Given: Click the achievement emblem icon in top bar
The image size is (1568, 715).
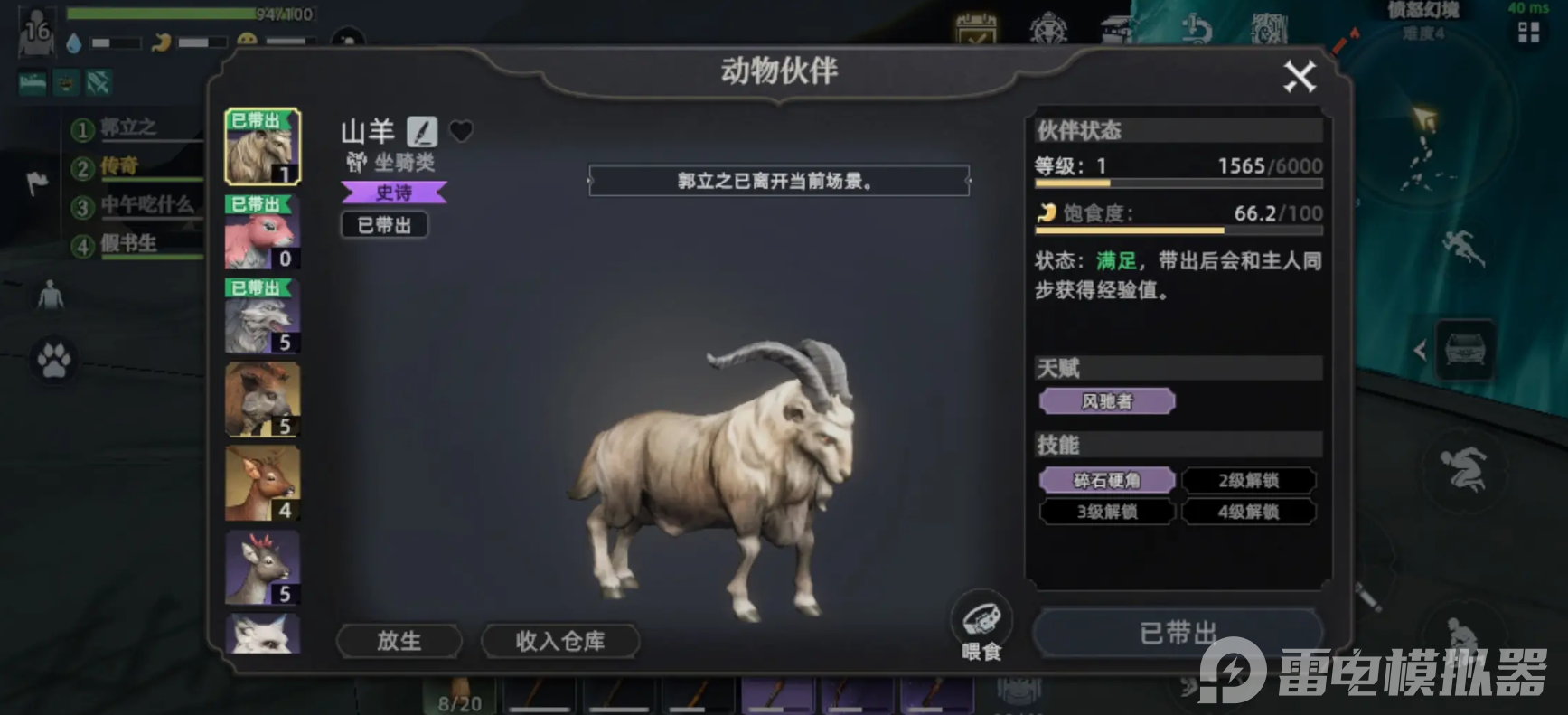Looking at the screenshot, I should point(1047,29).
